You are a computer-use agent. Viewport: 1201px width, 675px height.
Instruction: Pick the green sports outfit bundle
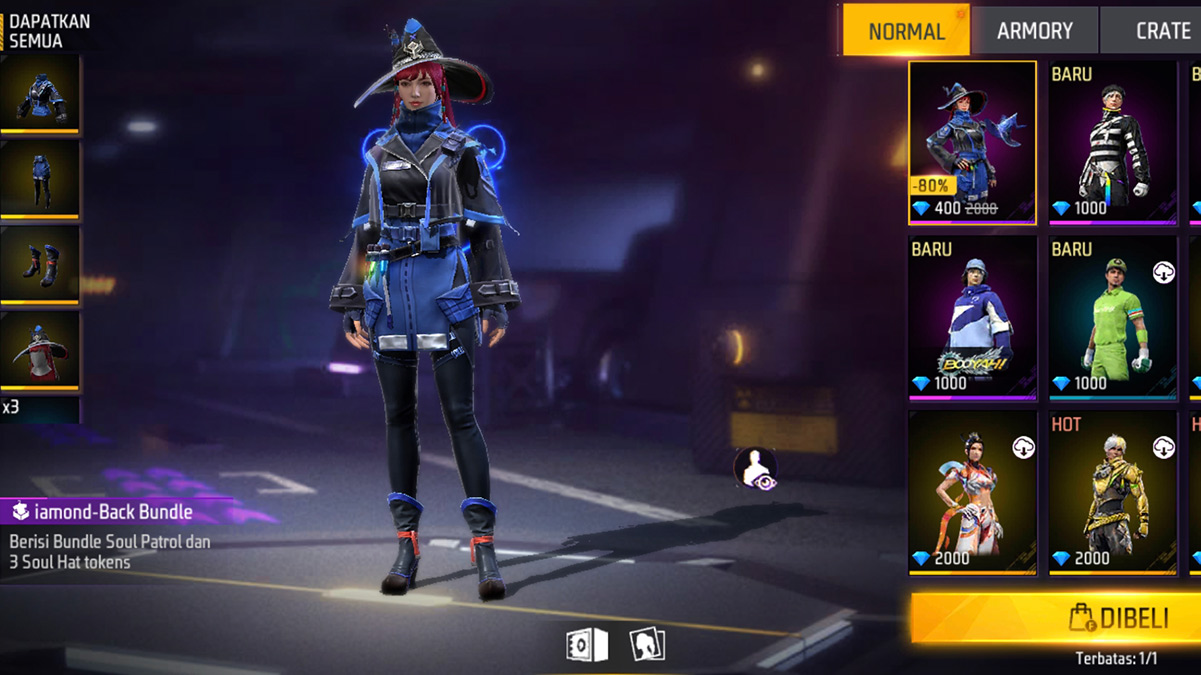click(x=1112, y=318)
